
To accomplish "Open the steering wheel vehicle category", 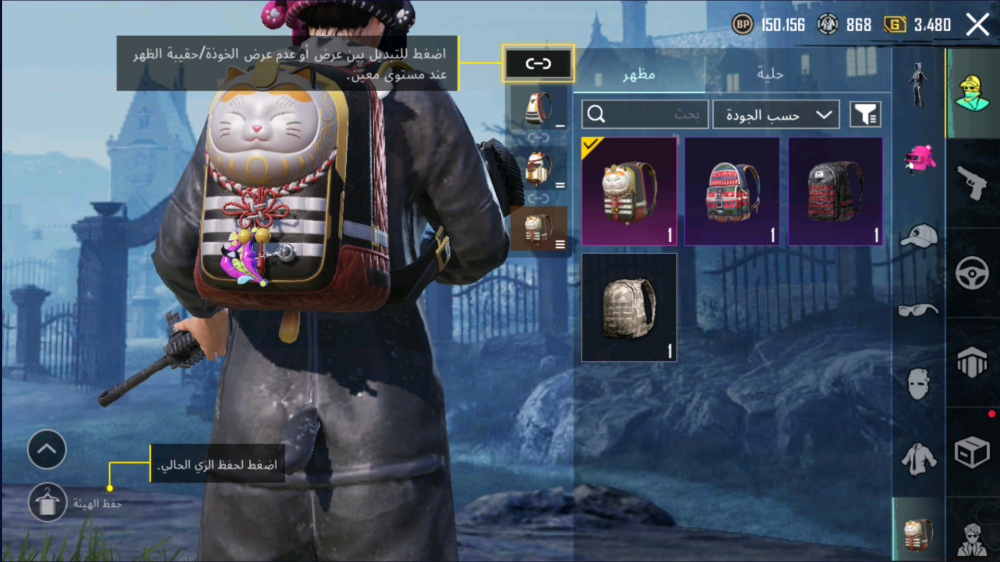I will click(971, 274).
